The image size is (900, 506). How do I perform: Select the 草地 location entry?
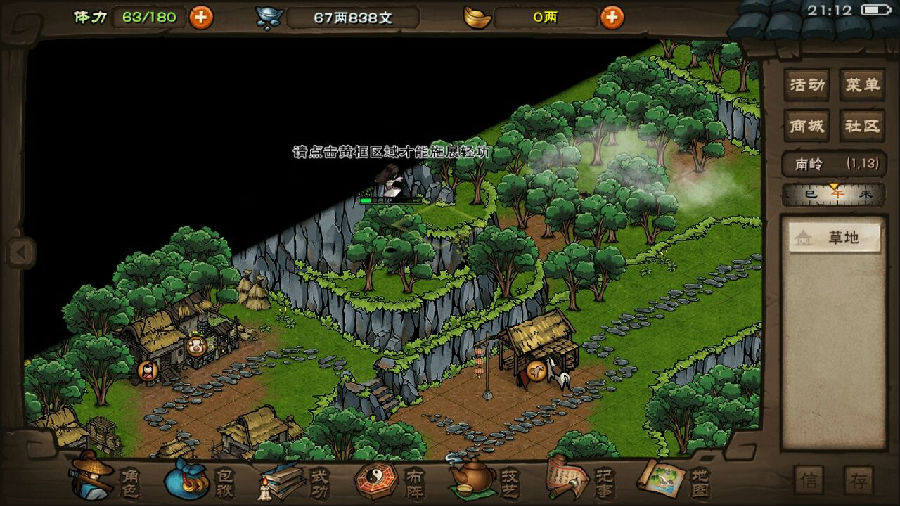[834, 237]
